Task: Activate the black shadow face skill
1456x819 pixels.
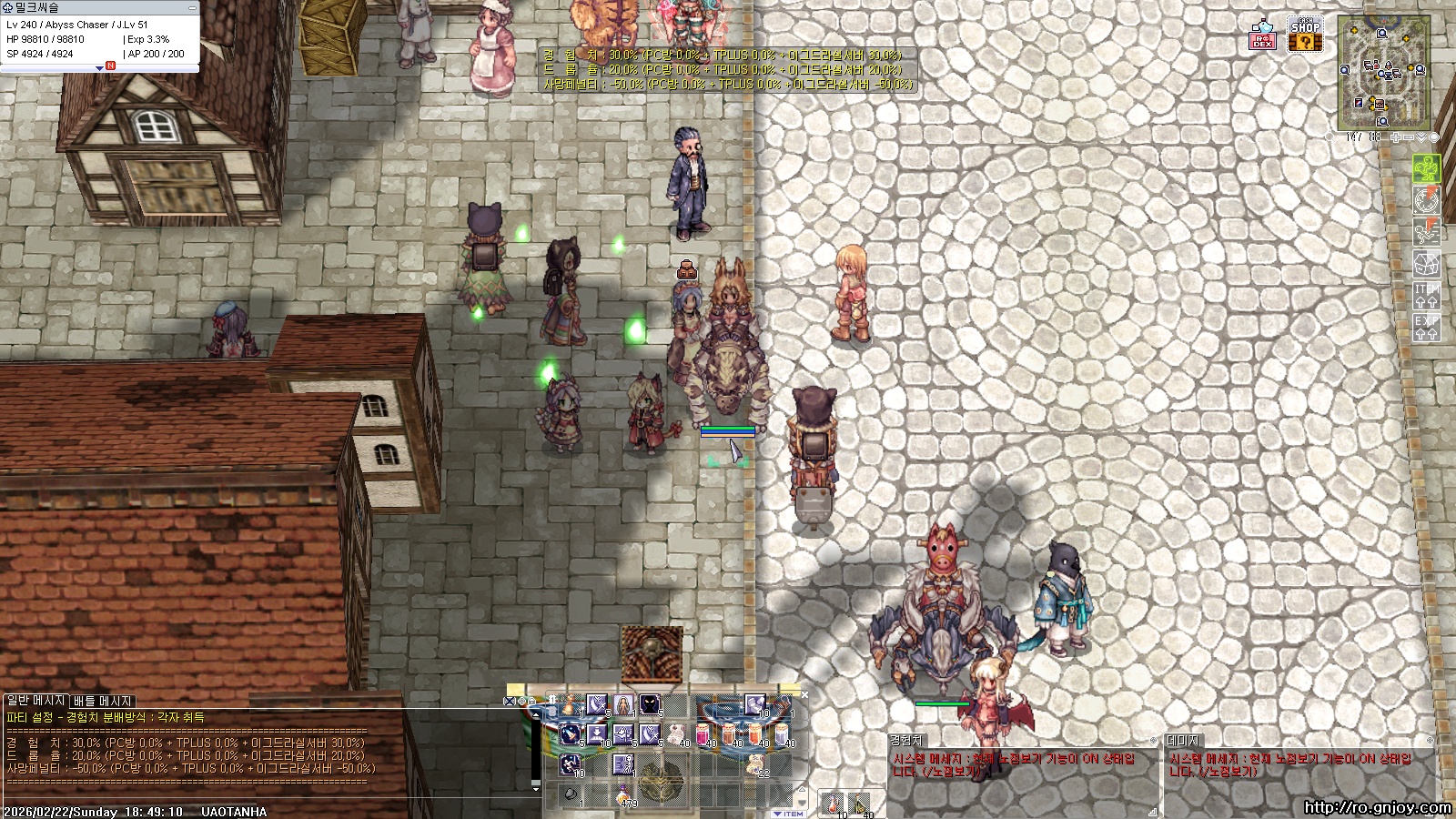Action: tap(650, 705)
